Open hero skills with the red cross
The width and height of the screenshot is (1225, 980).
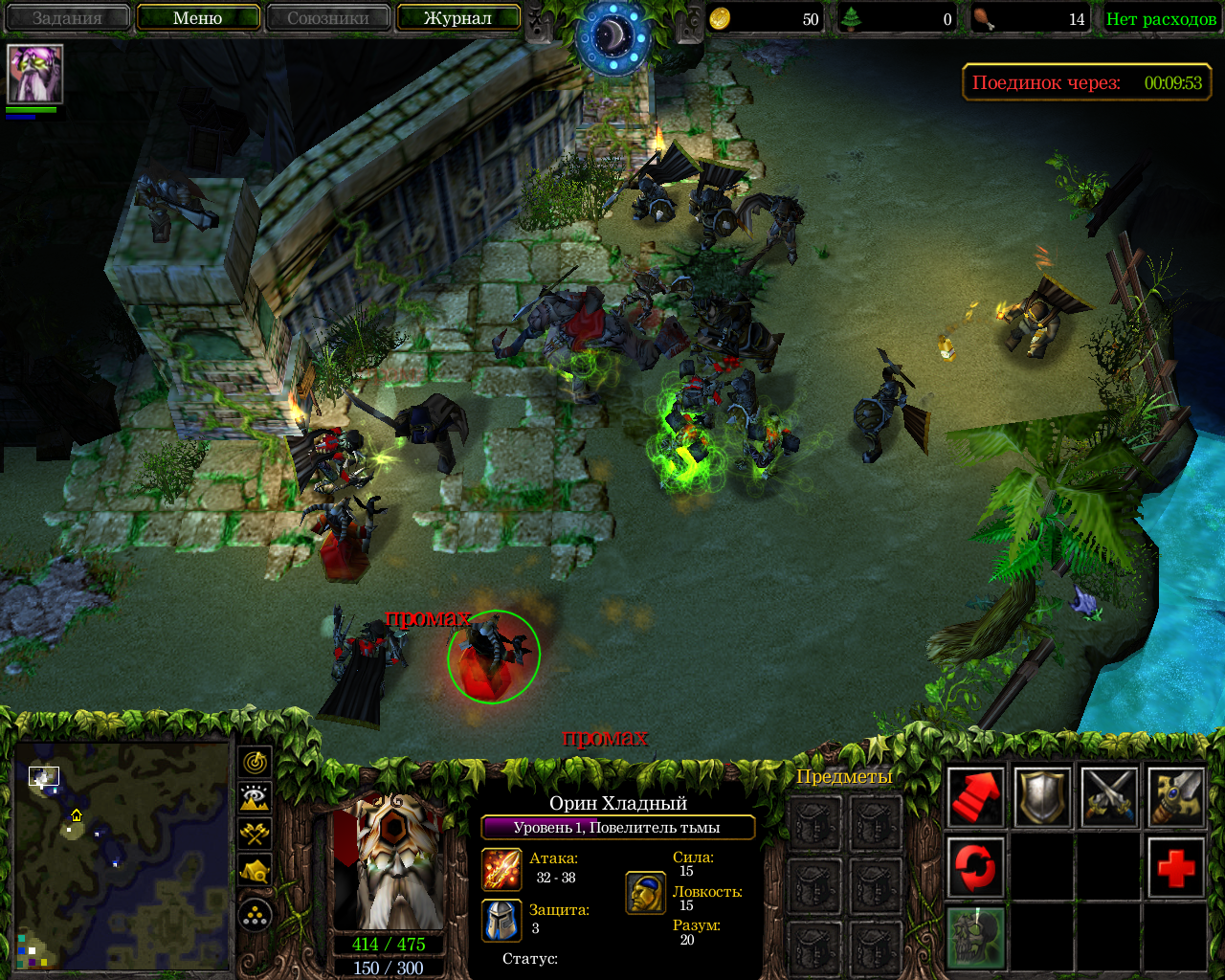click(x=1175, y=867)
